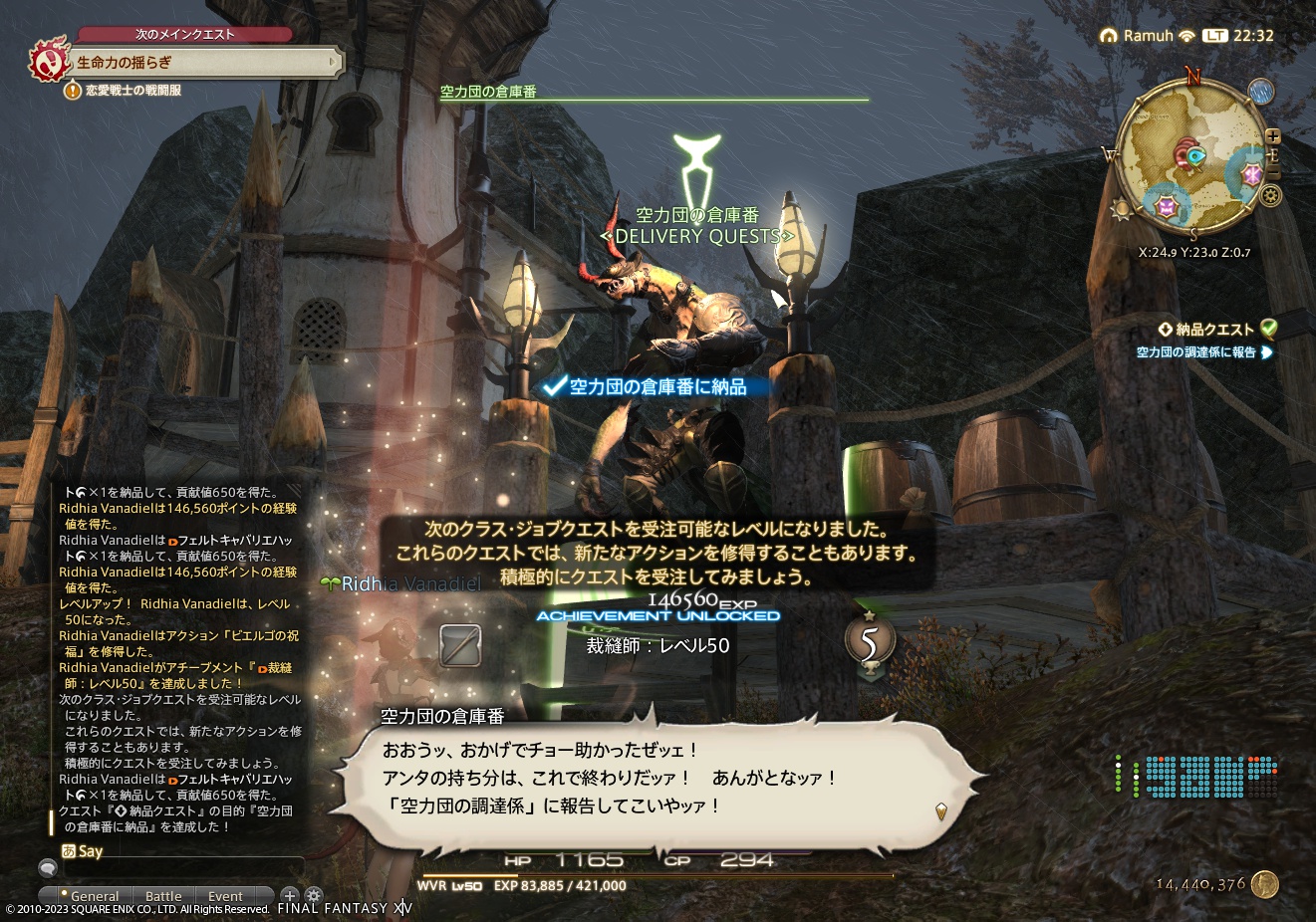Open chat settings with the bottom gear icon
Screen dimensions: 1316x922
(314, 896)
